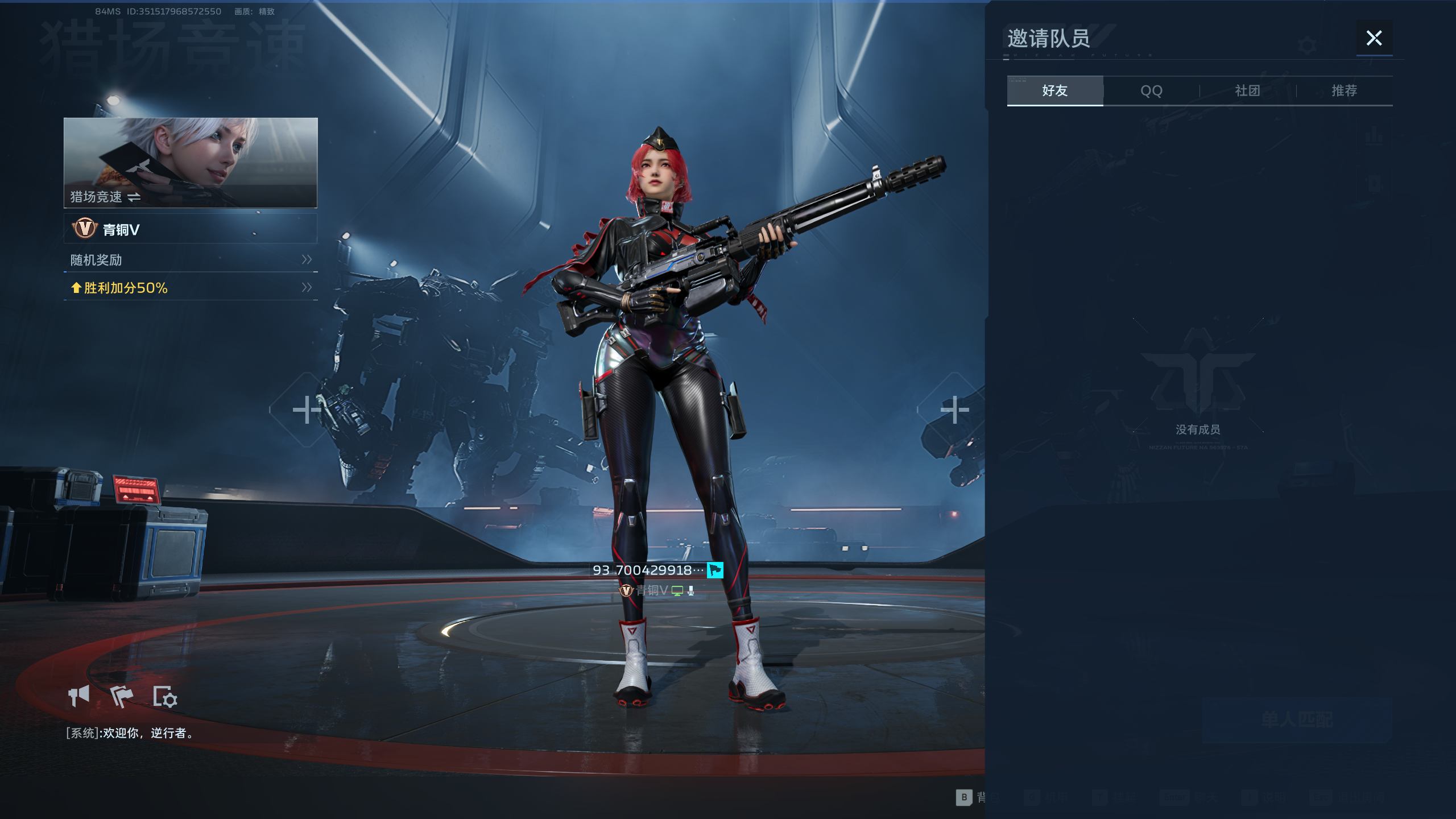Open the chat settings gear icon

(x=165, y=696)
